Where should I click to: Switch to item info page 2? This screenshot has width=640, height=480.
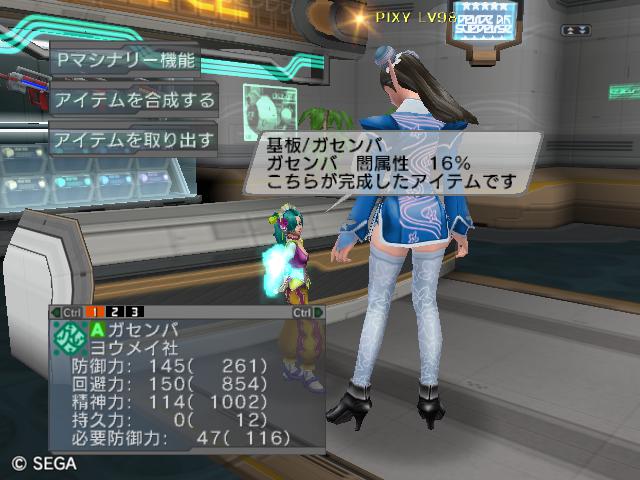point(116,312)
